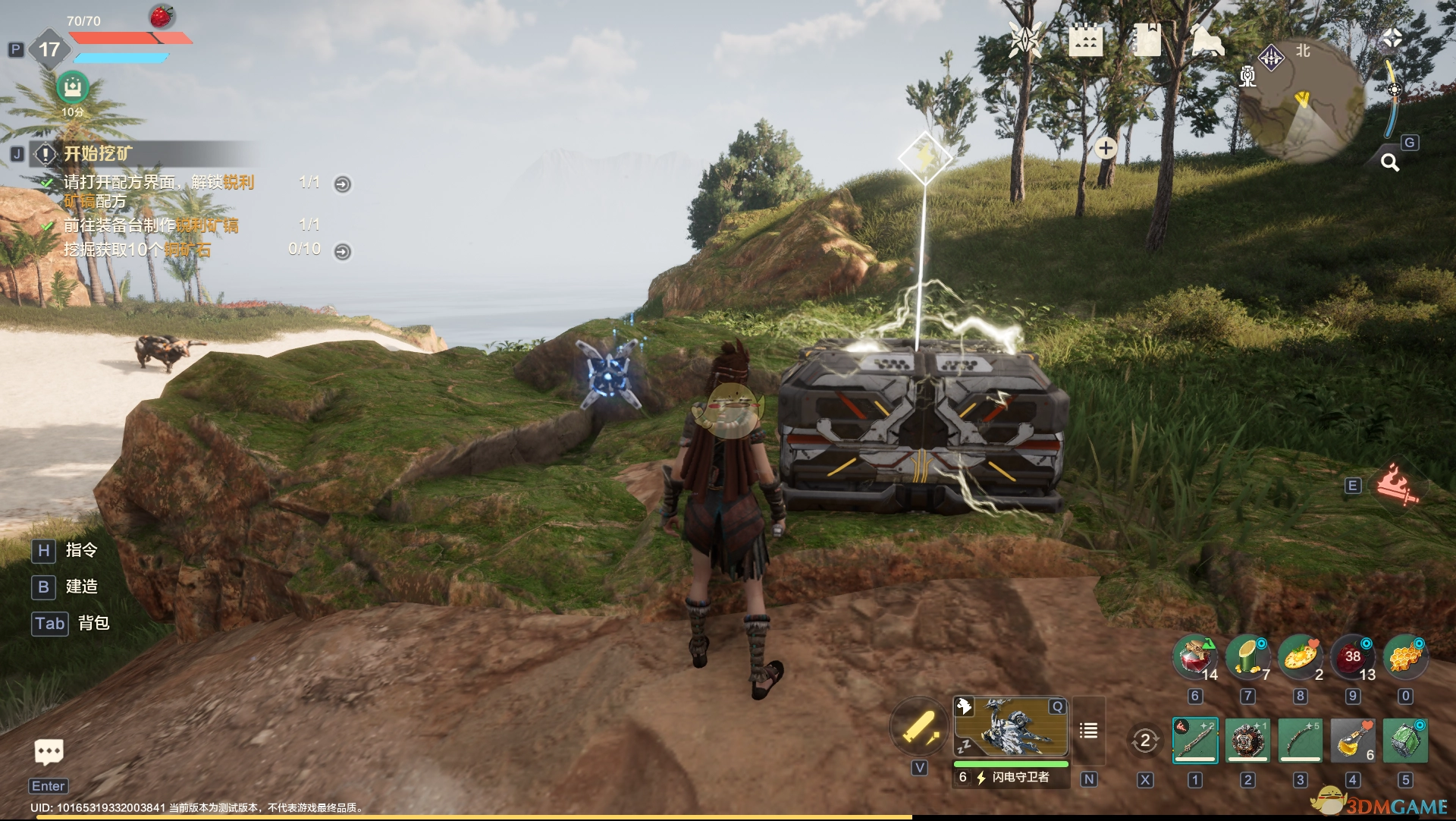1456x821 pixels.
Task: Use the bamboo tube item
Action: pos(1247,657)
